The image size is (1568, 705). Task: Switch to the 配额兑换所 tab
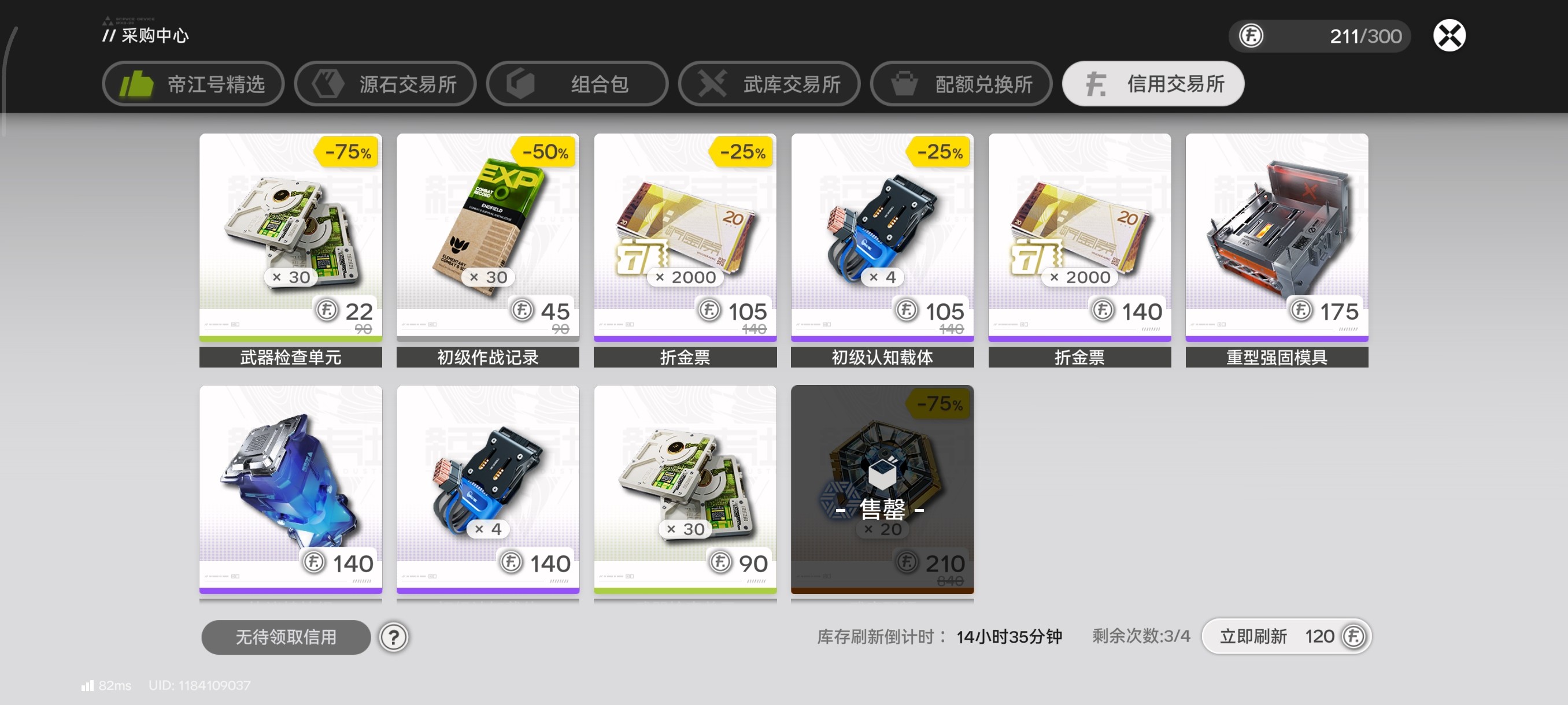960,84
